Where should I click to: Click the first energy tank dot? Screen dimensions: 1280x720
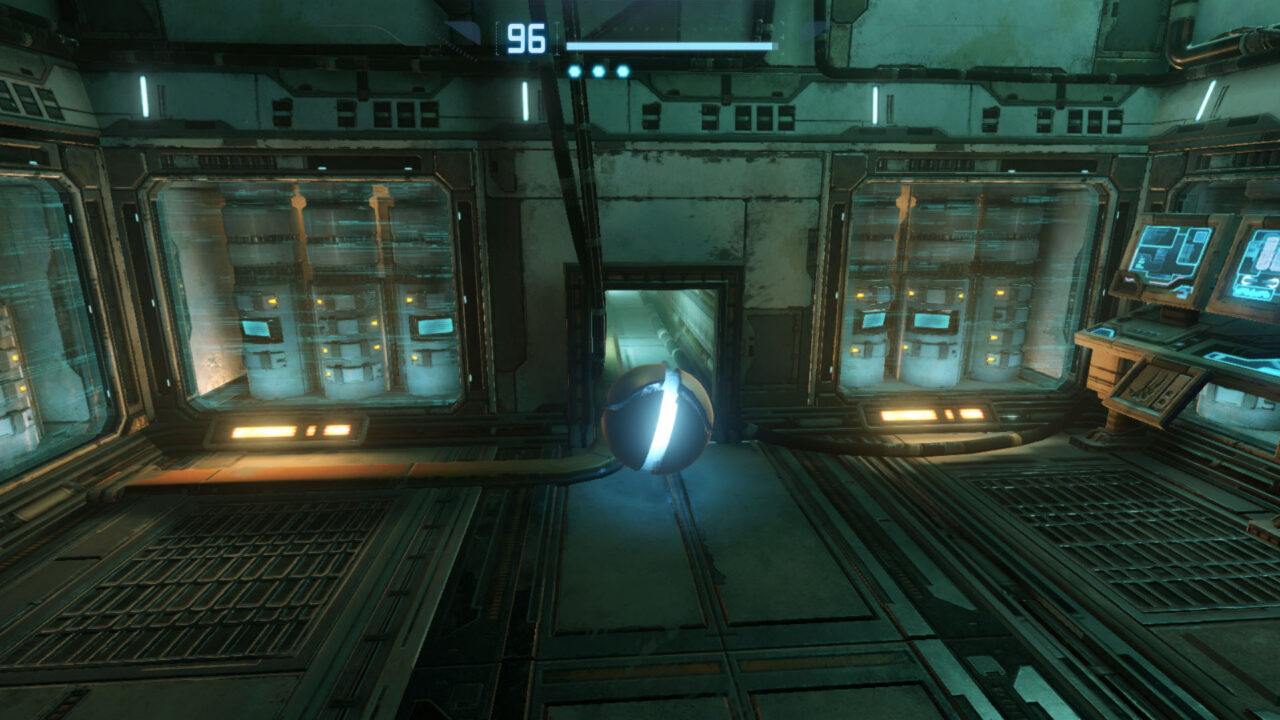(574, 71)
